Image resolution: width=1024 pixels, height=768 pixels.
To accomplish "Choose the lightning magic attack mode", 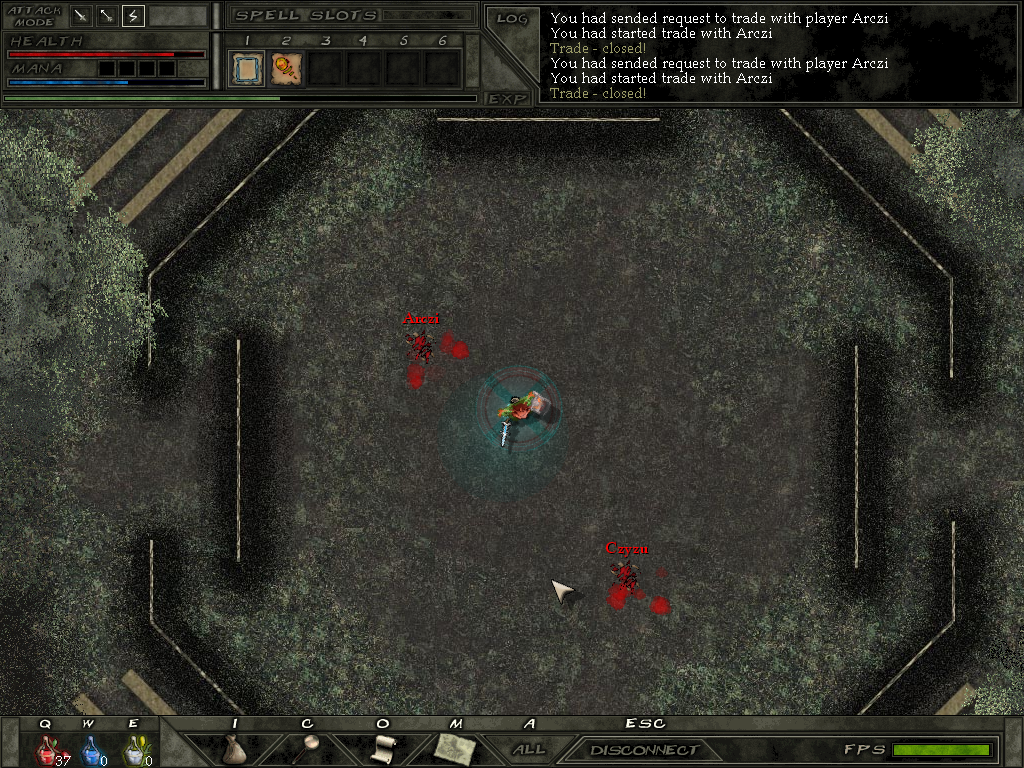I will coord(132,15).
